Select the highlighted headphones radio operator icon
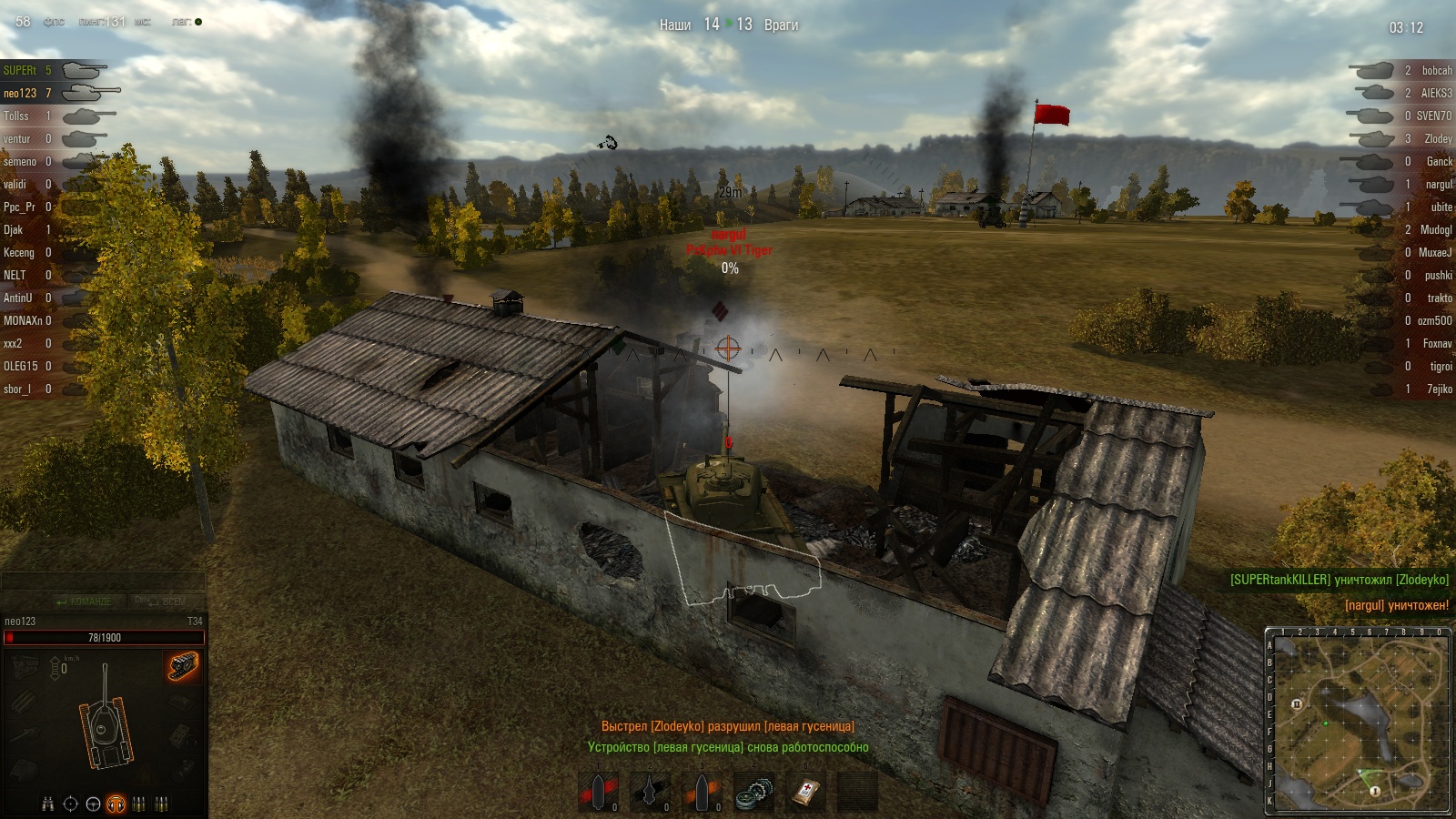 (x=116, y=804)
